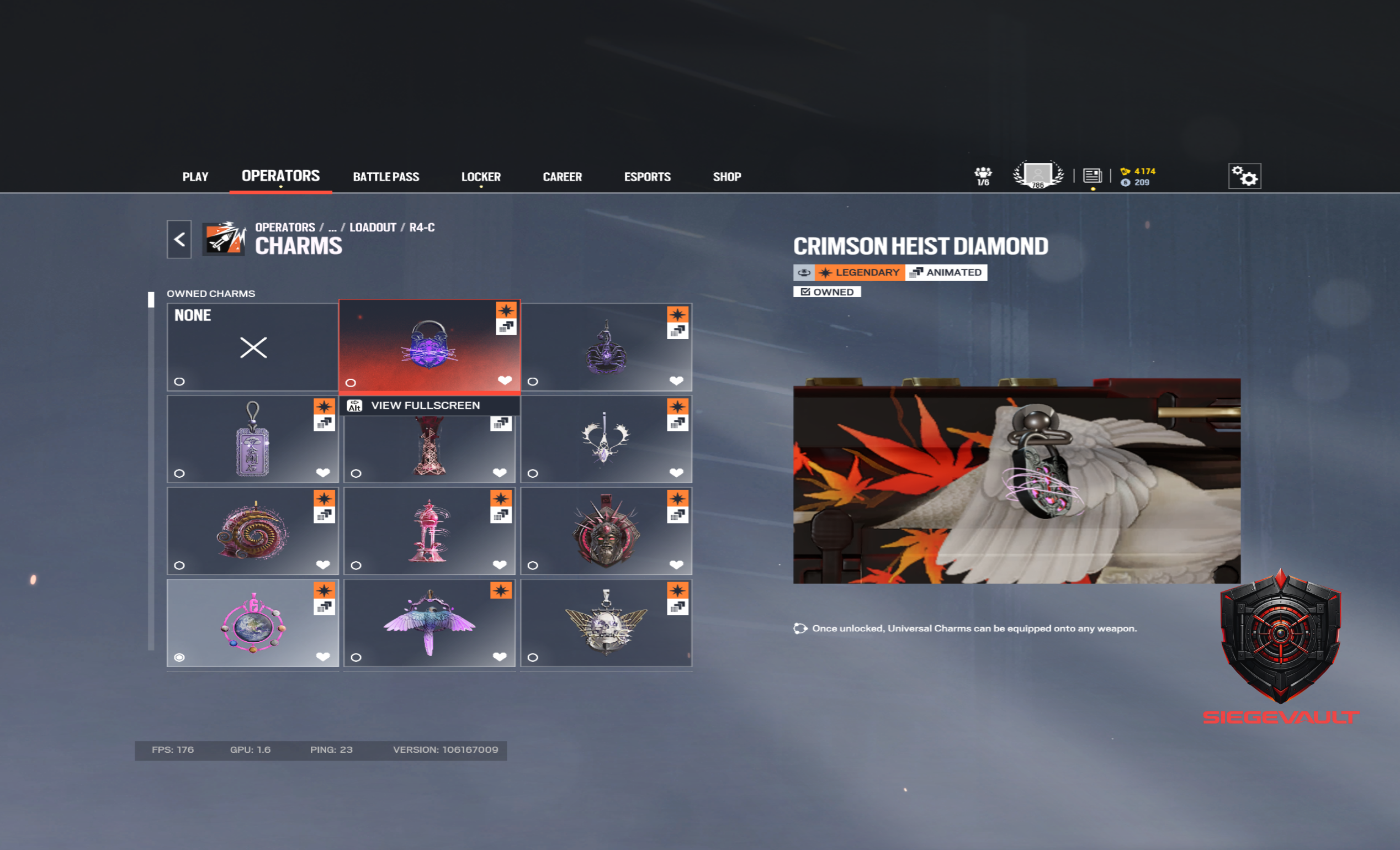
Task: Open the BATTLE PASS tab
Action: tap(386, 176)
